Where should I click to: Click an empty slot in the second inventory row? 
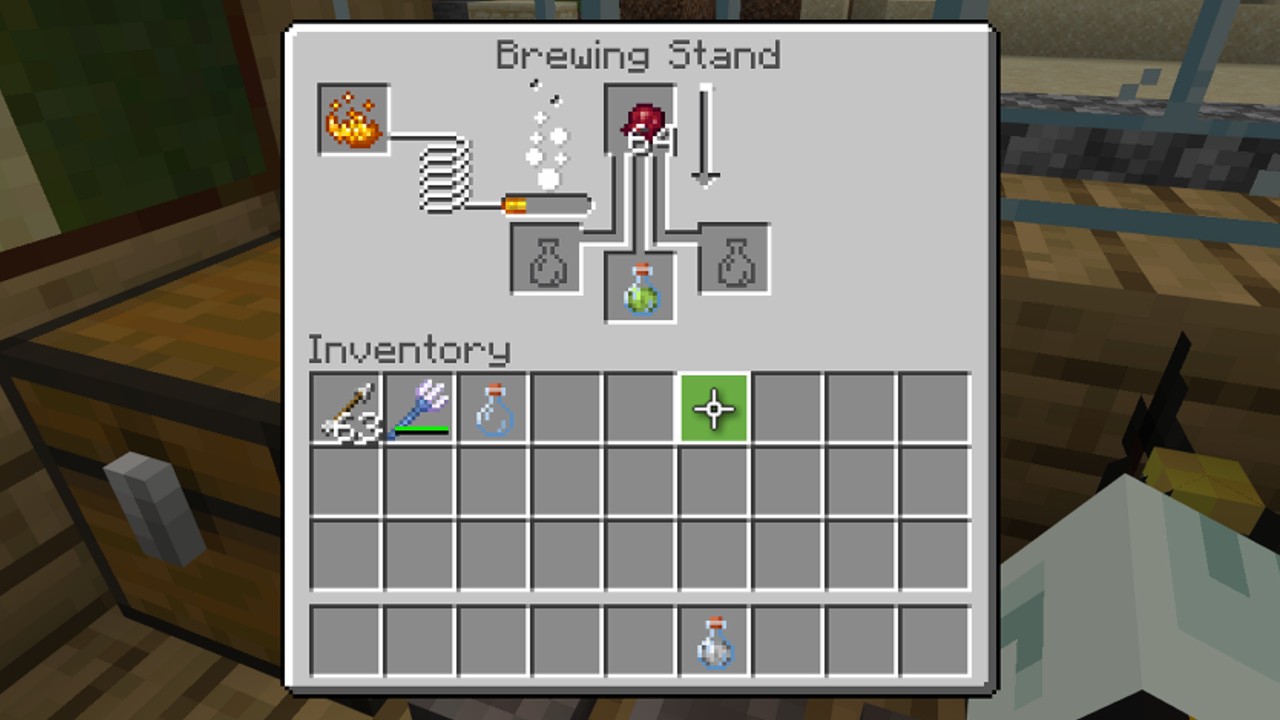[x=566, y=481]
